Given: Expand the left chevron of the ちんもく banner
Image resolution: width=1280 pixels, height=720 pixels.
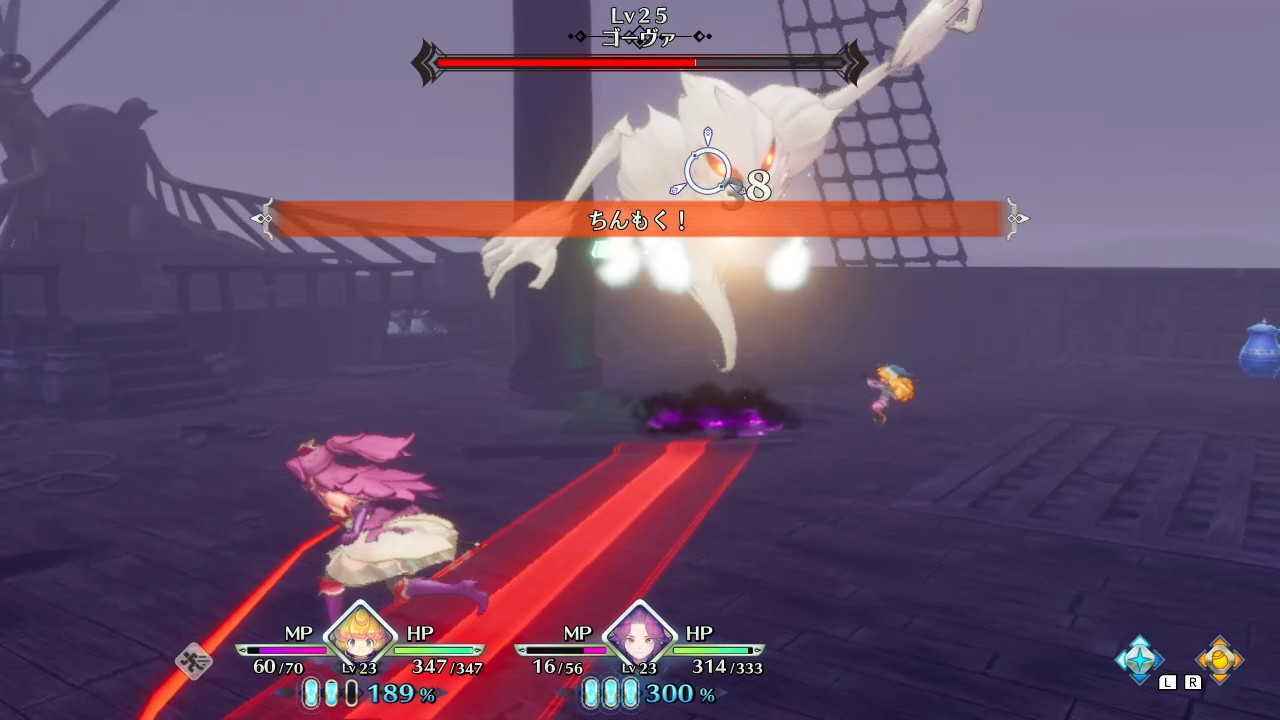Looking at the screenshot, I should pos(263,217).
